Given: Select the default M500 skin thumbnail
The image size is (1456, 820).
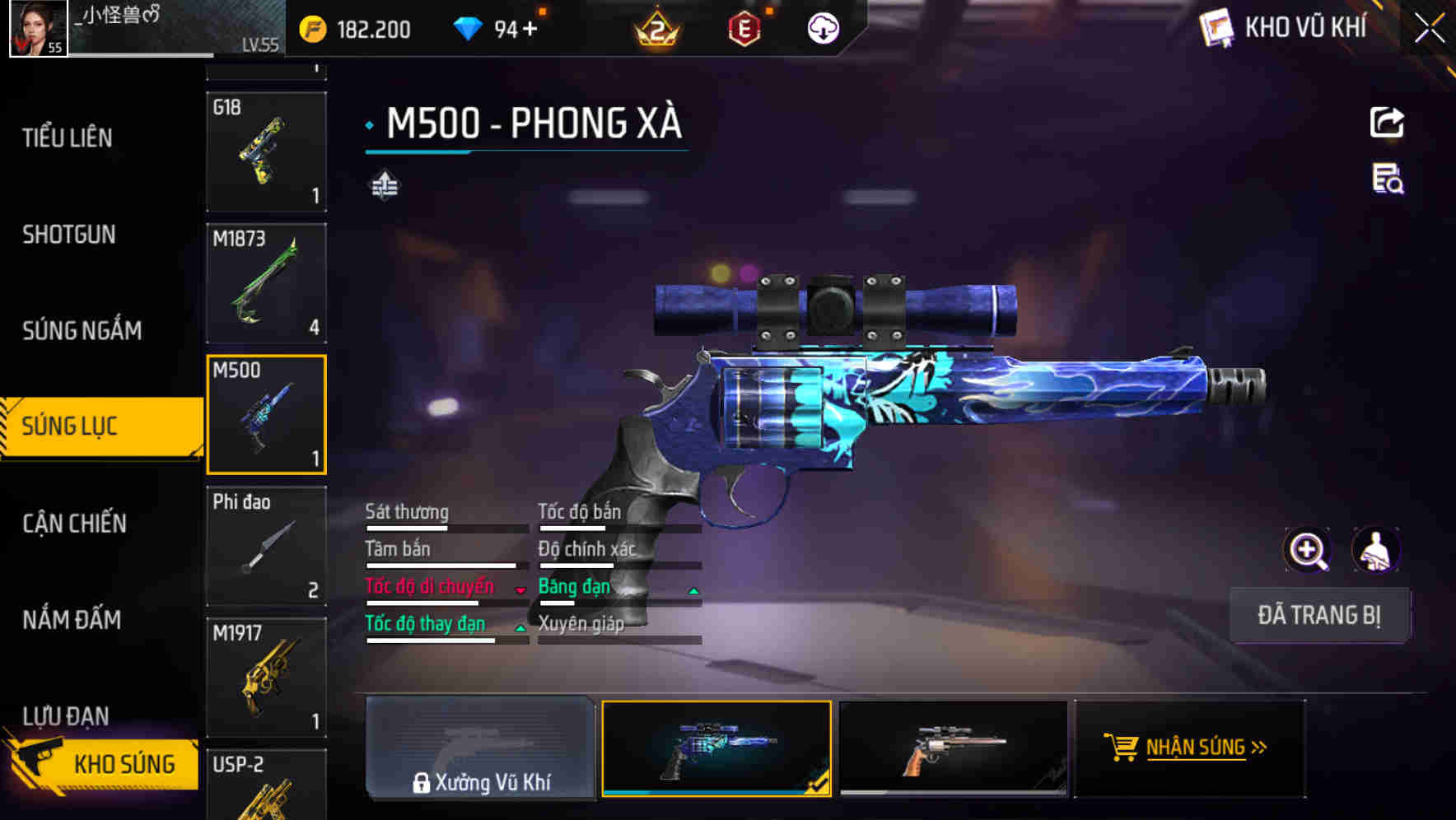Looking at the screenshot, I should (x=953, y=748).
